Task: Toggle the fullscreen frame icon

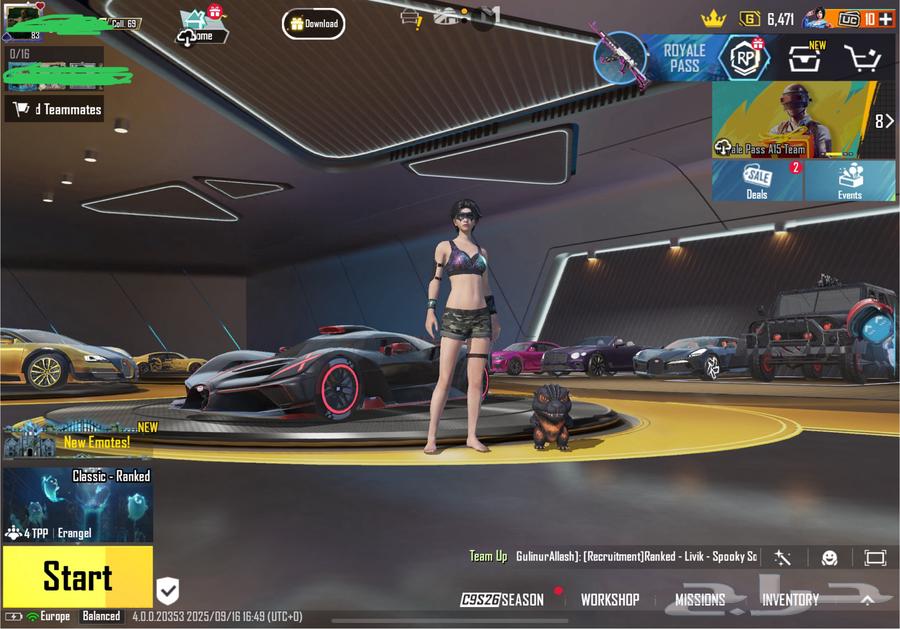Action: click(x=875, y=558)
